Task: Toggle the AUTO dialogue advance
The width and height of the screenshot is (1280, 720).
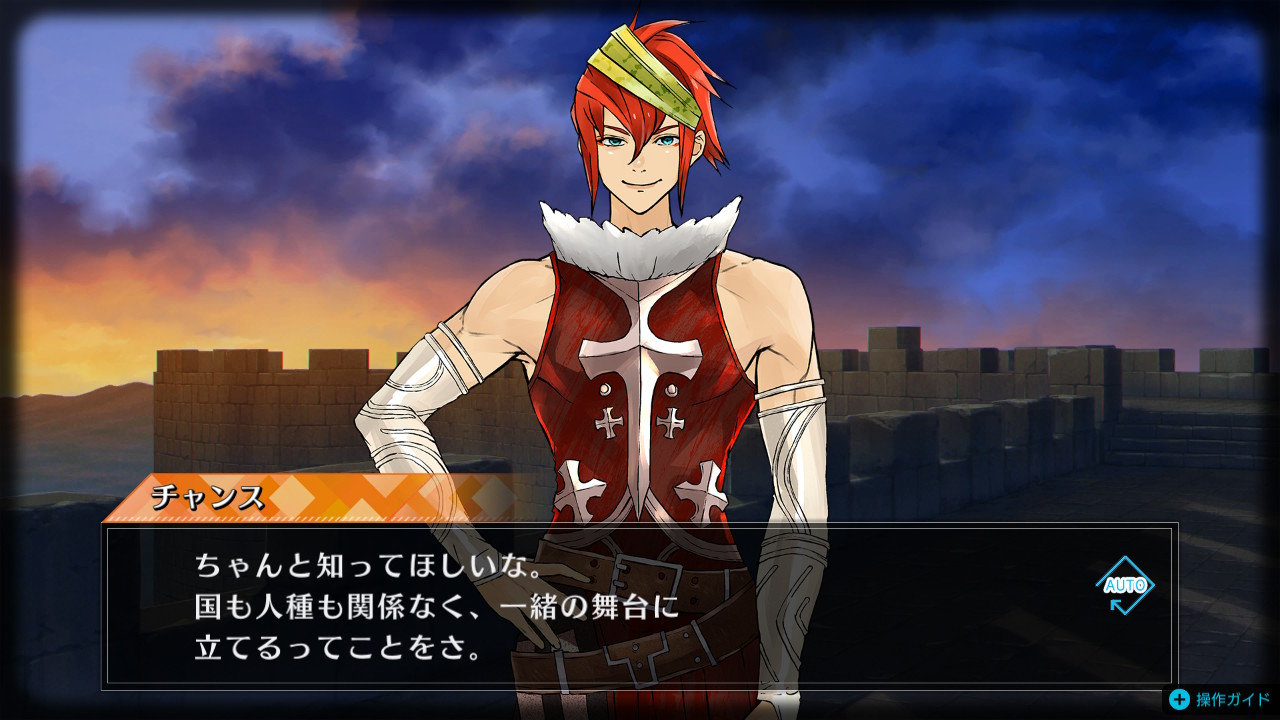Action: [x=1124, y=585]
